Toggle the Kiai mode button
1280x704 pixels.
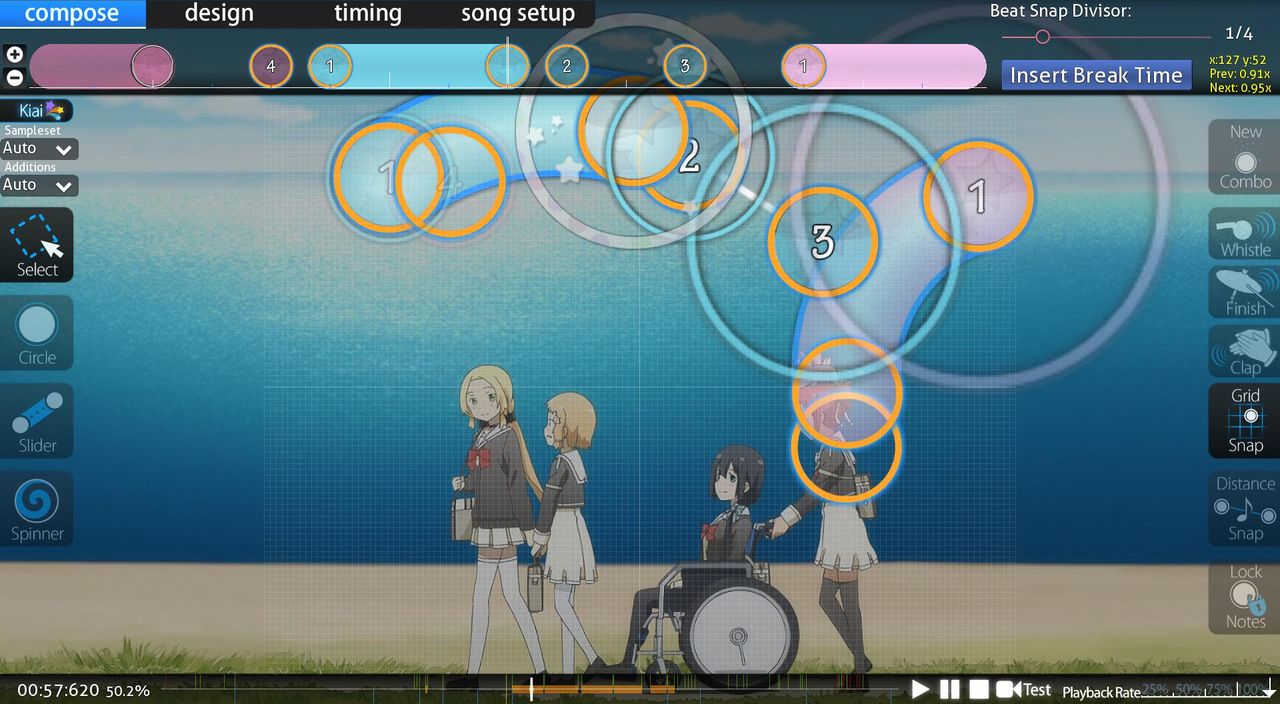(x=37, y=111)
